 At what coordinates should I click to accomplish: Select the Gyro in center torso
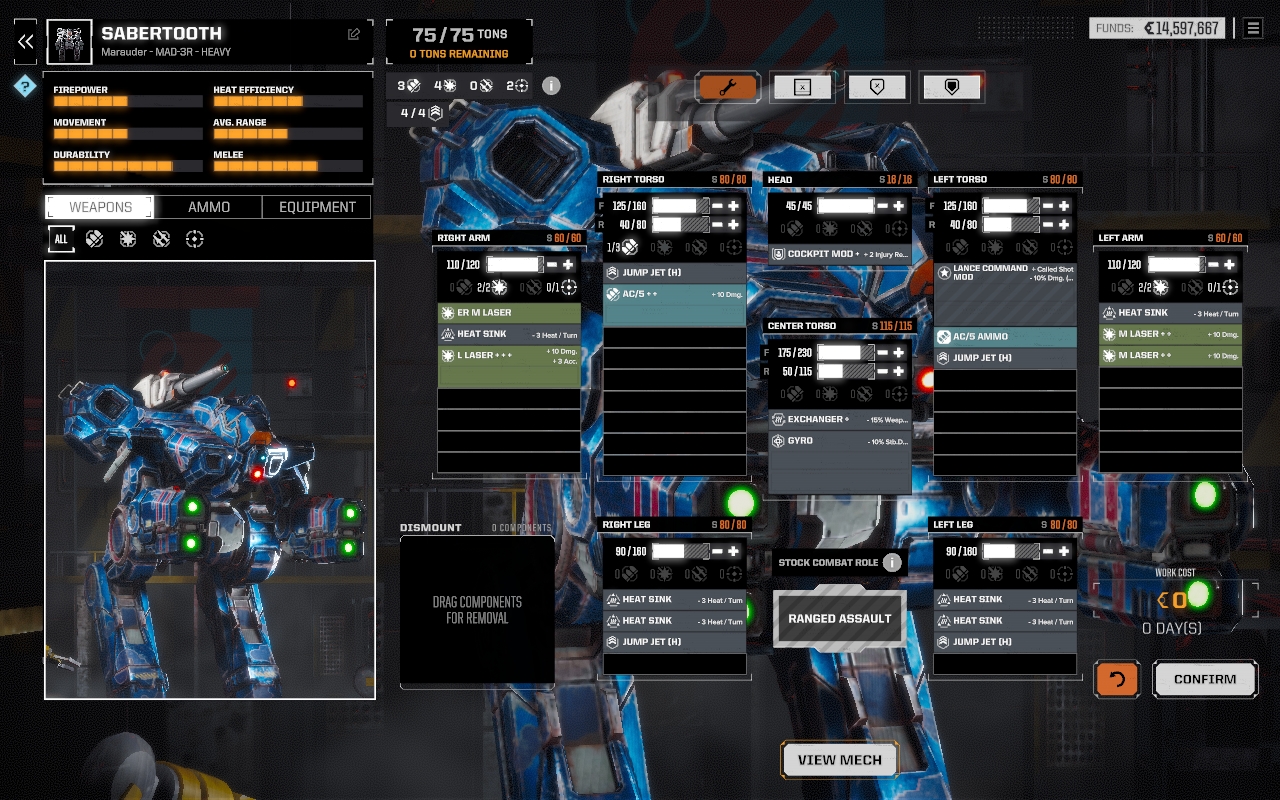pyautogui.click(x=839, y=441)
